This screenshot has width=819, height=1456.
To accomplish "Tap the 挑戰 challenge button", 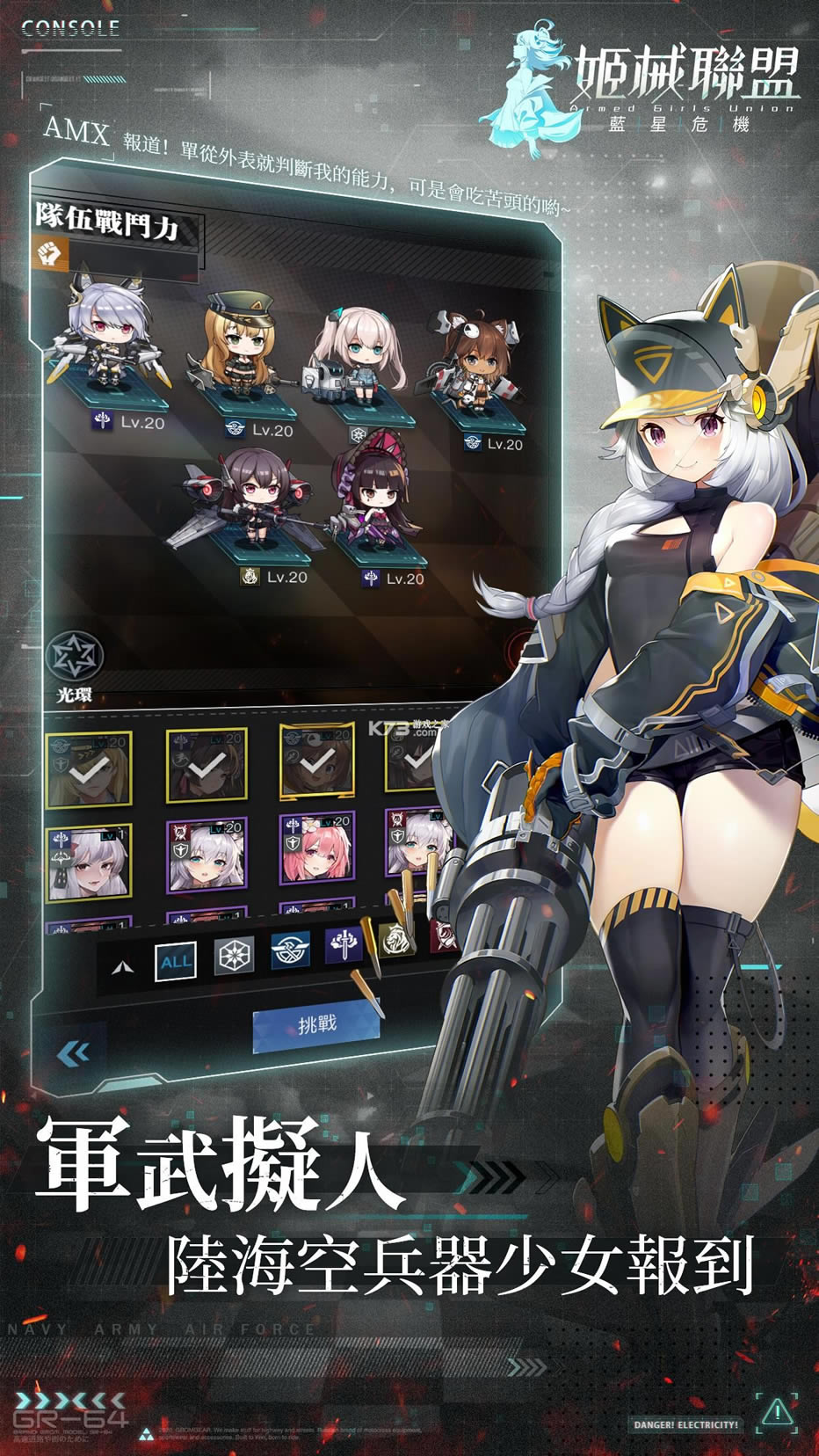I will coord(316,1024).
